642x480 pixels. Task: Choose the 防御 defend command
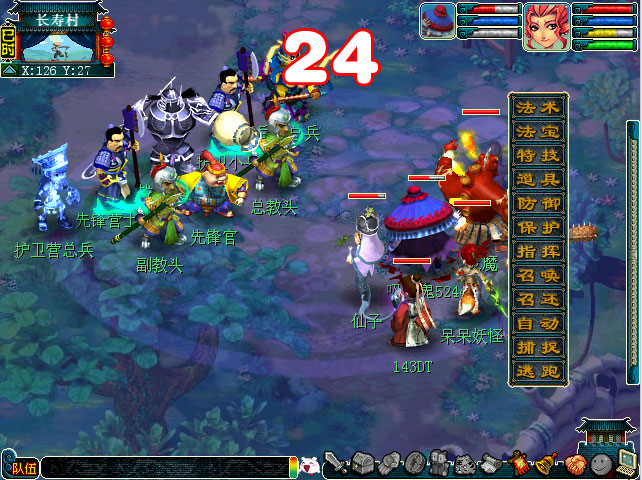(539, 203)
